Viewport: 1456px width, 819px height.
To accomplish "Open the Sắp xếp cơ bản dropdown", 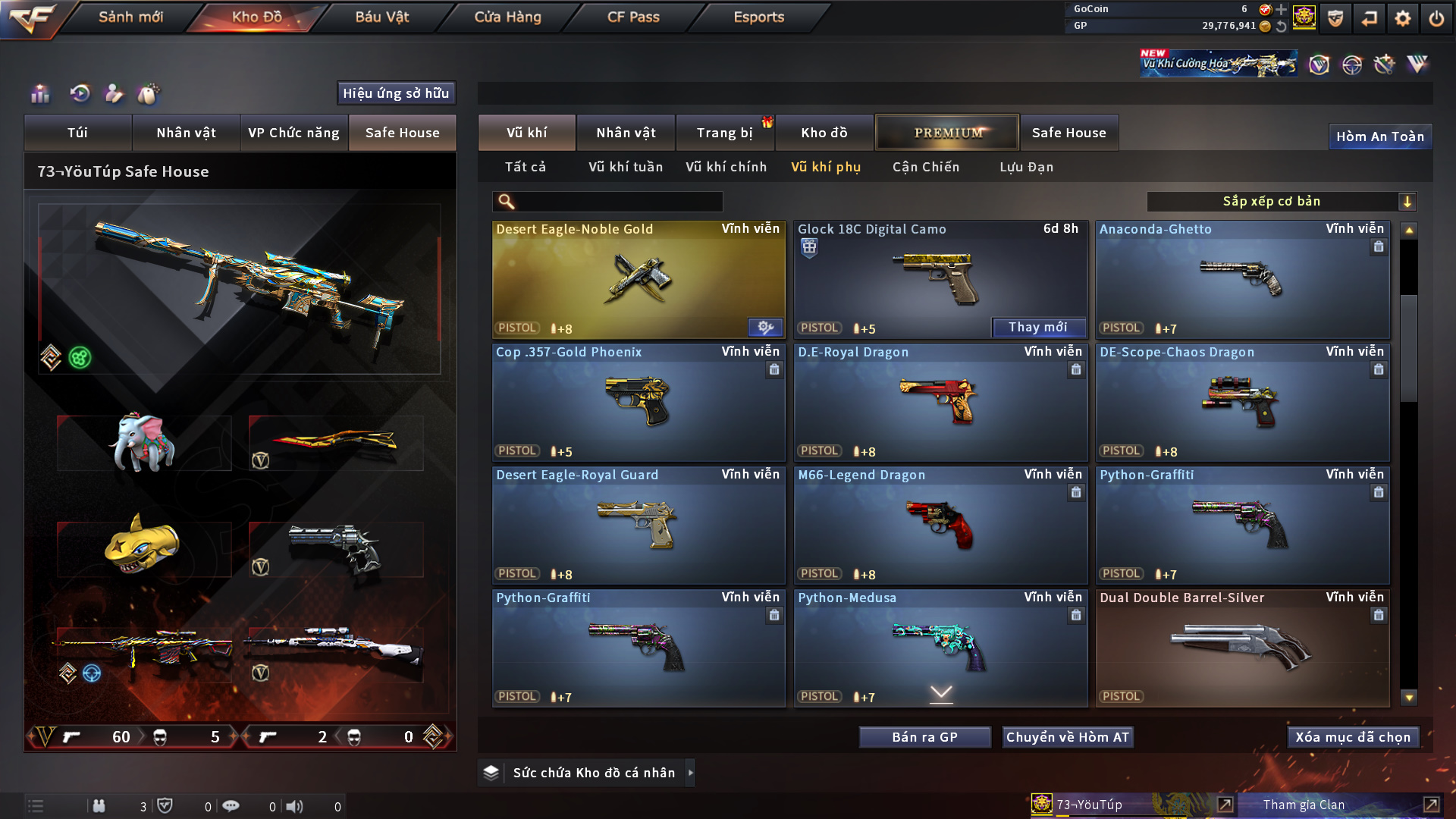I will click(x=1281, y=201).
